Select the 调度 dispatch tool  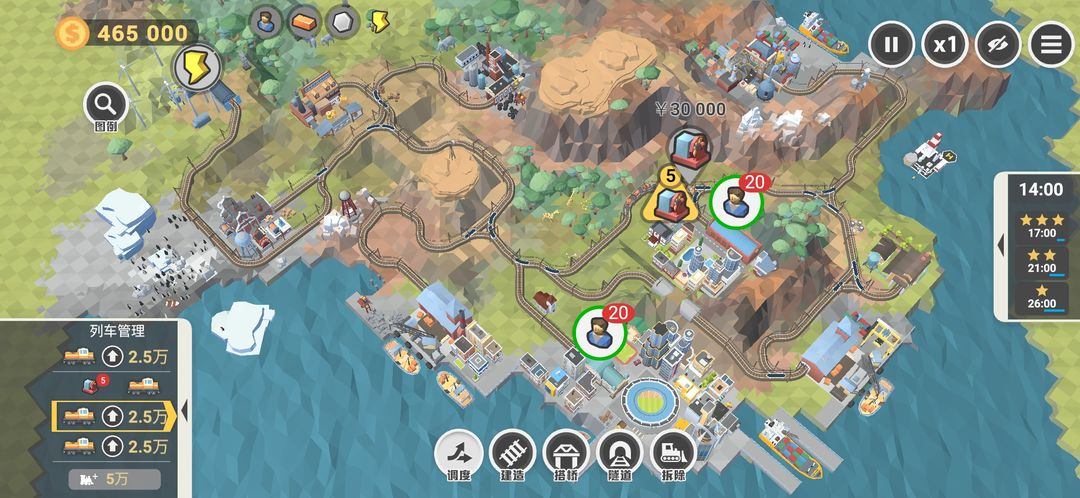(459, 454)
